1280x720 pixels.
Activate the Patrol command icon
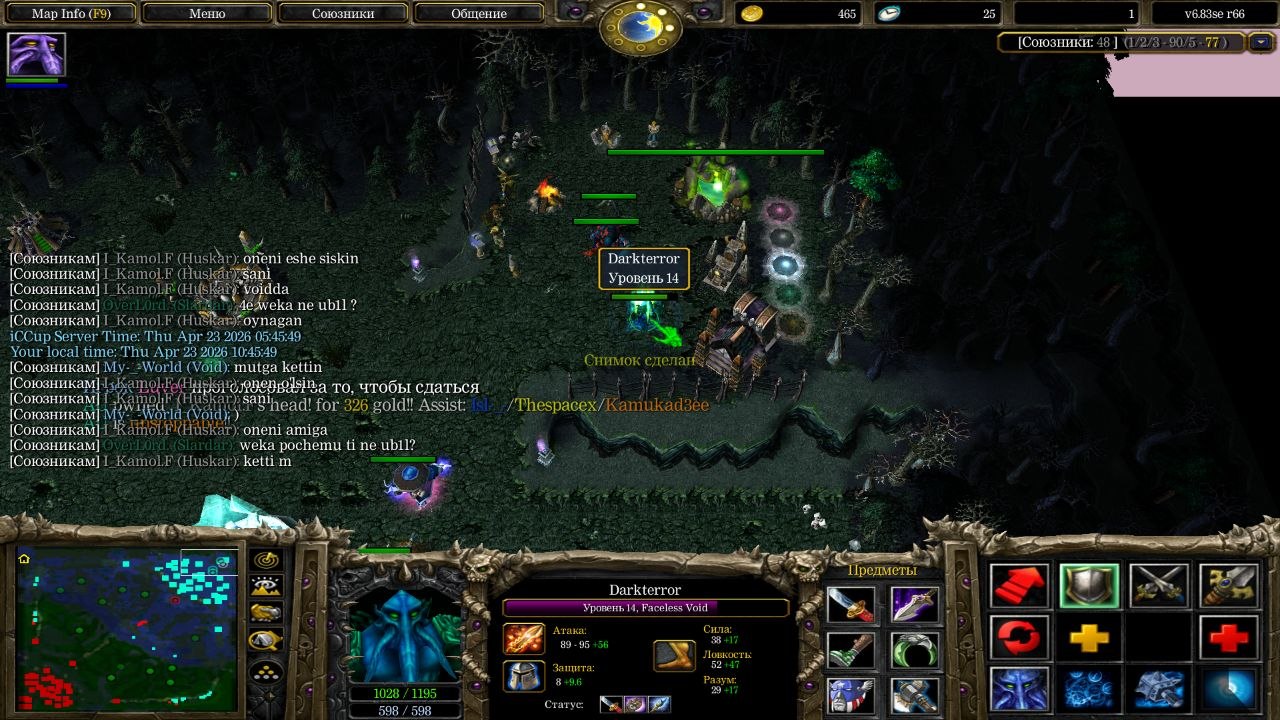[x=1228, y=586]
